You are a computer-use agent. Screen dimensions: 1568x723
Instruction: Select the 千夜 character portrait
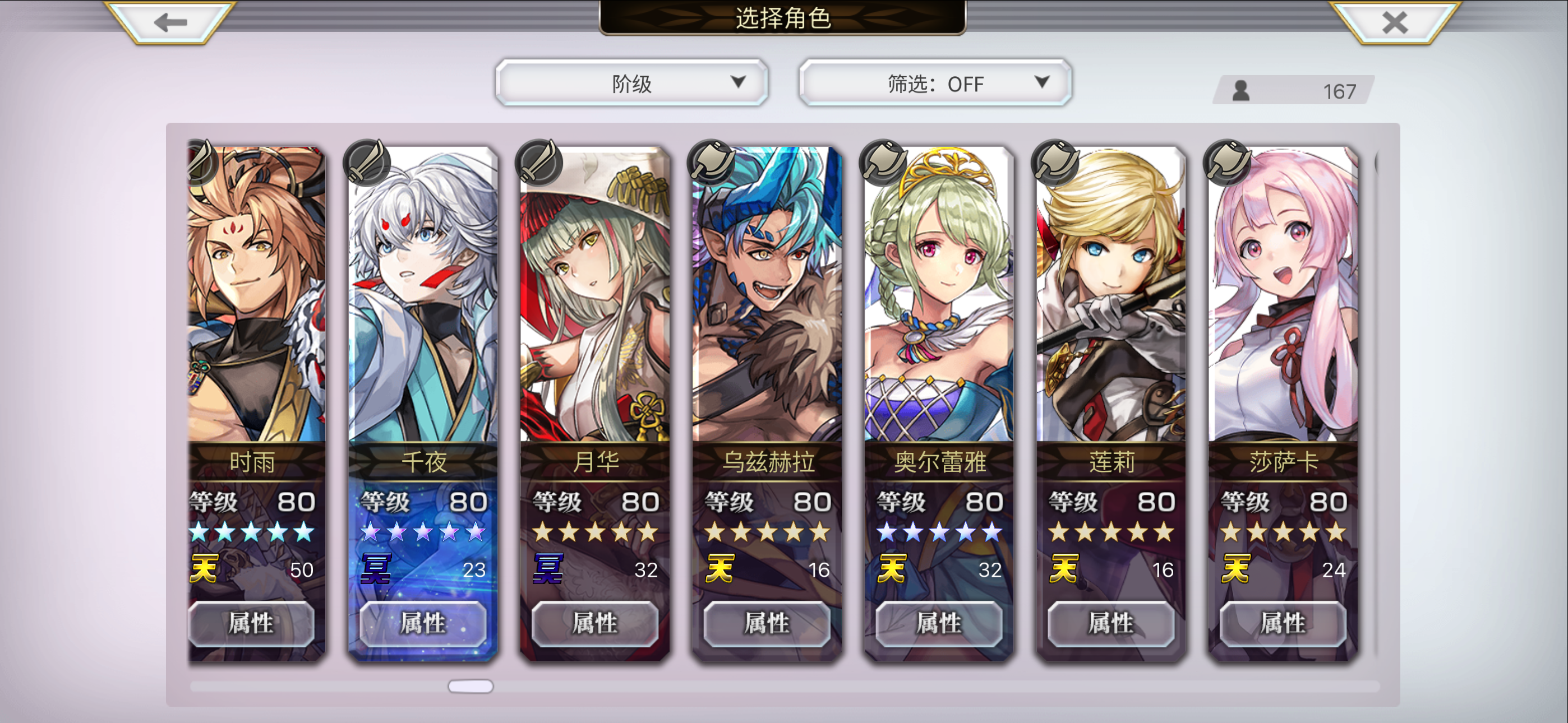click(x=425, y=298)
